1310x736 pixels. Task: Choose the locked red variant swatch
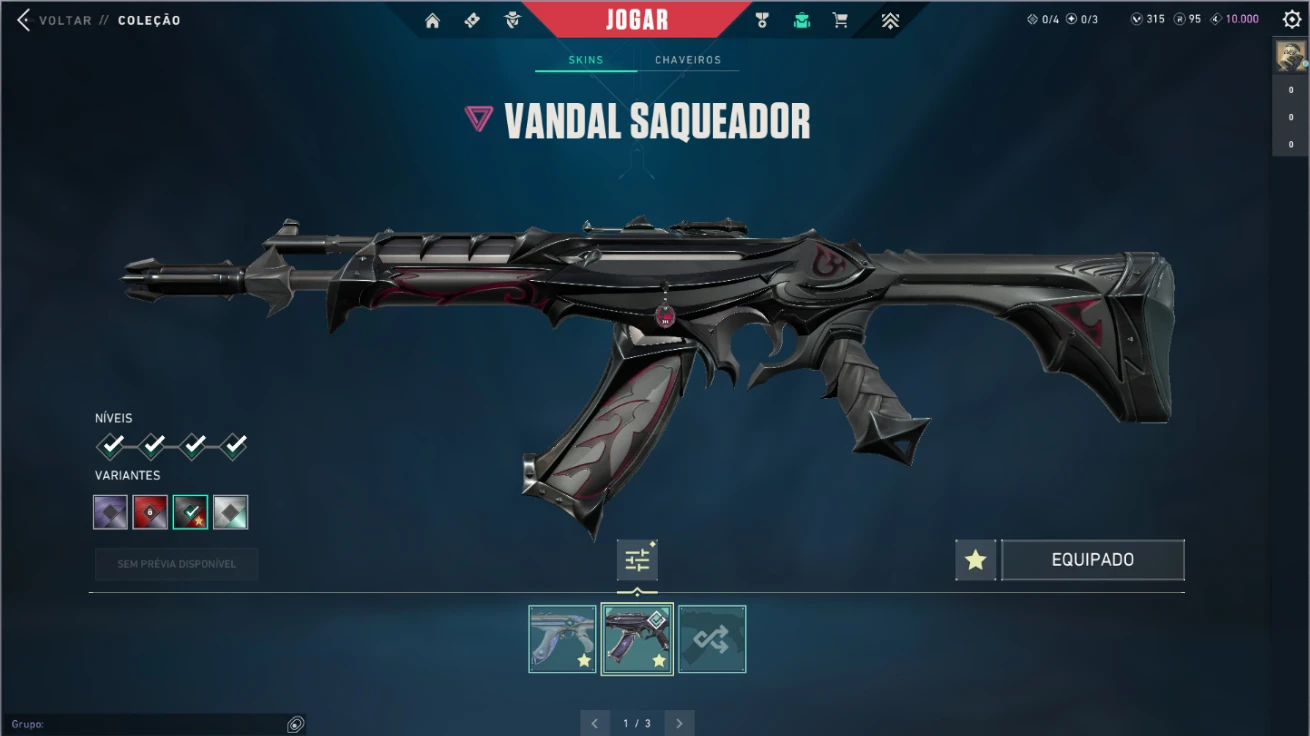click(x=150, y=512)
